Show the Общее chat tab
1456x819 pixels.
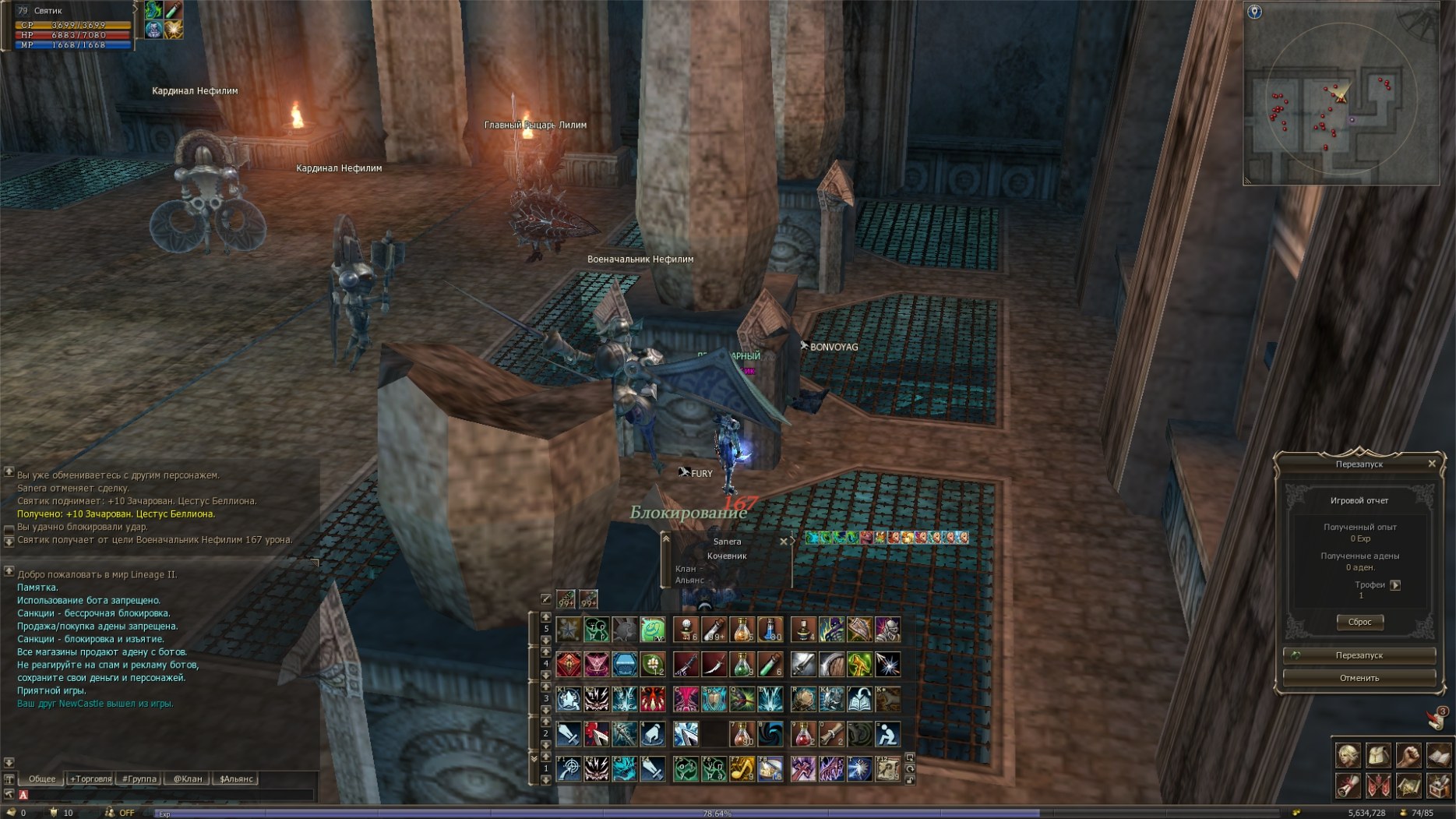coord(42,778)
